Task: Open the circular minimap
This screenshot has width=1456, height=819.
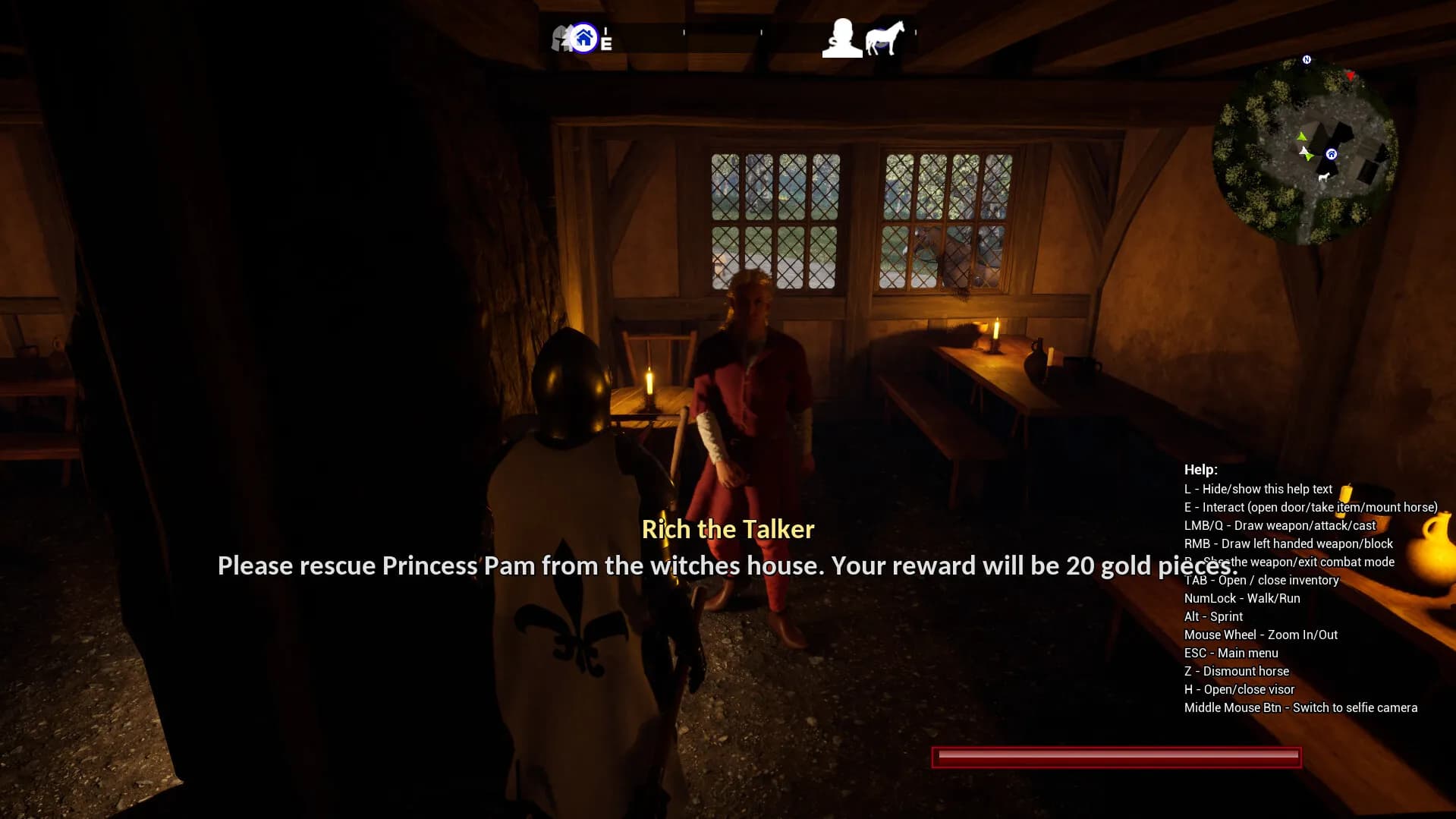Action: [x=1305, y=151]
